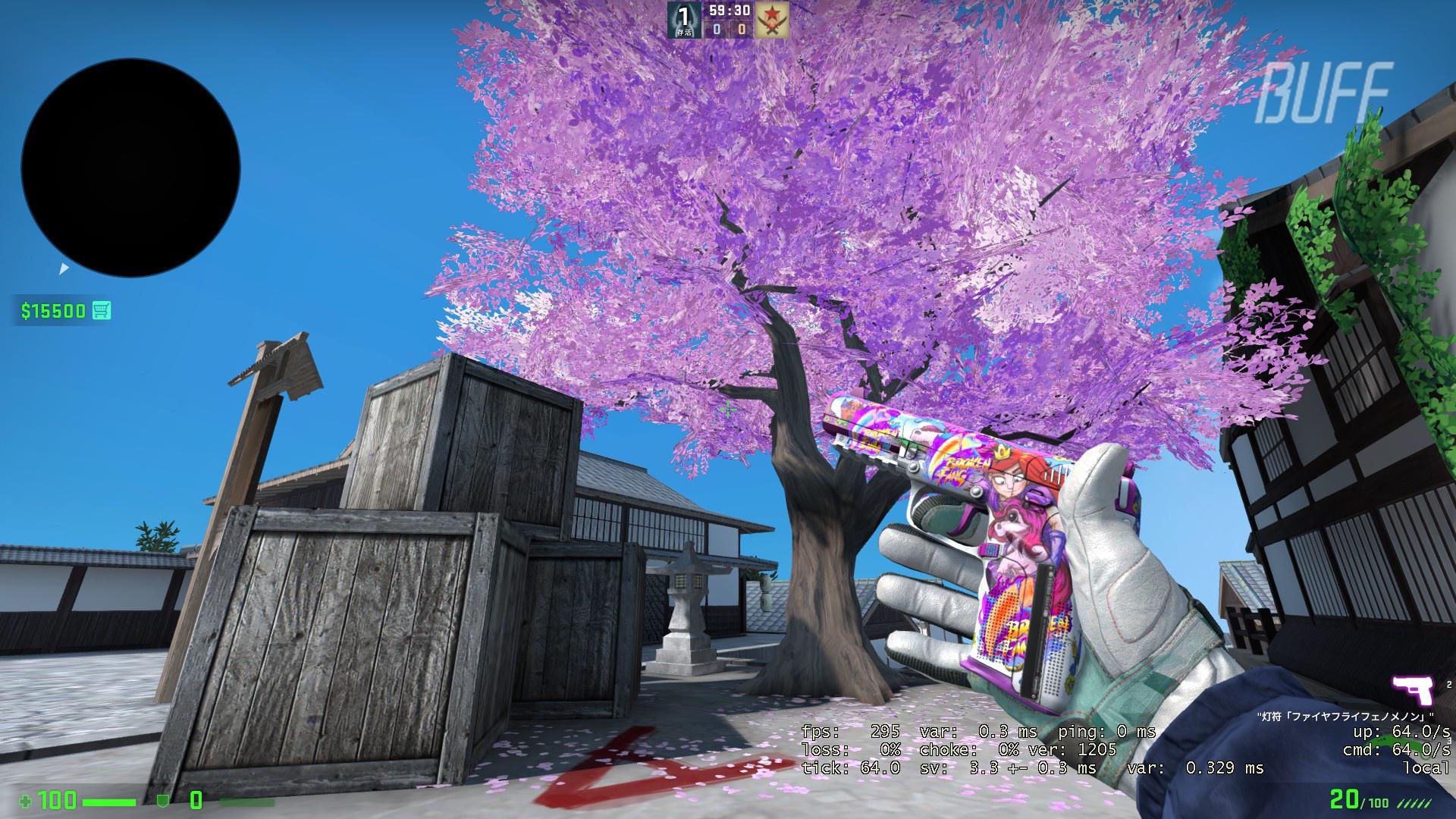The image size is (1456, 819).
Task: Click the reserve ammo bullets icon
Action: pos(1416,804)
